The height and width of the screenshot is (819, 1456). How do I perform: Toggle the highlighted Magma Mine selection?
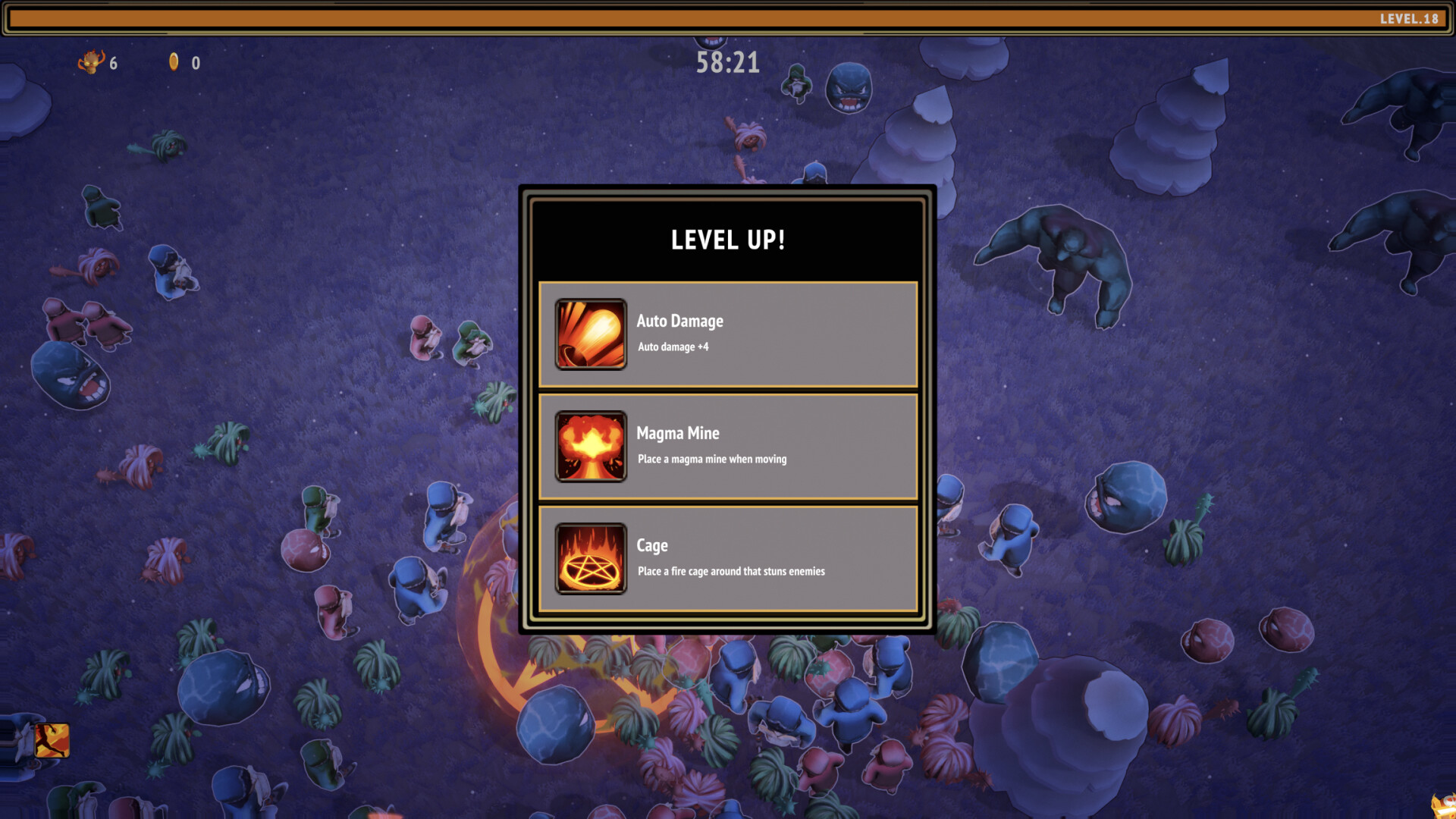click(x=728, y=447)
